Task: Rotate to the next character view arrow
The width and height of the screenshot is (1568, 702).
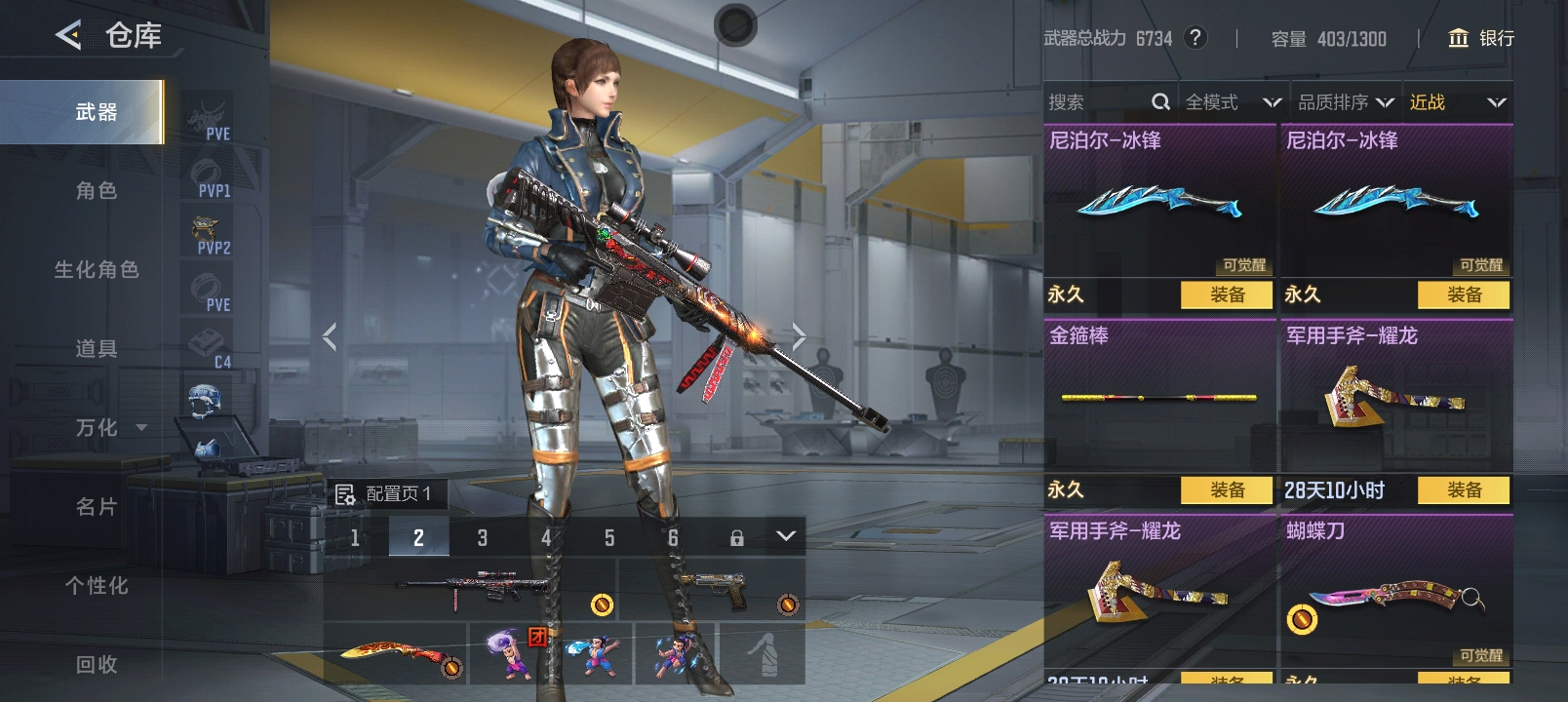Action: point(799,337)
